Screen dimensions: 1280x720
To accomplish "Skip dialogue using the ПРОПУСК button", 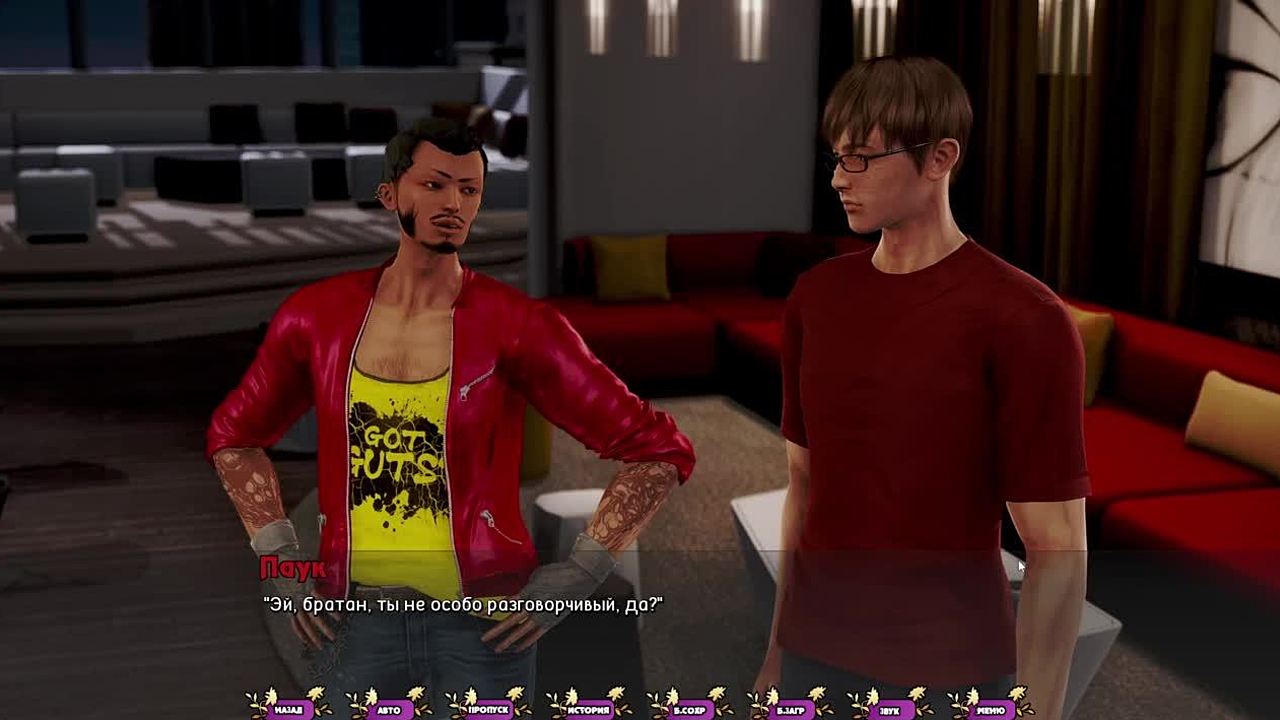I will pos(489,709).
